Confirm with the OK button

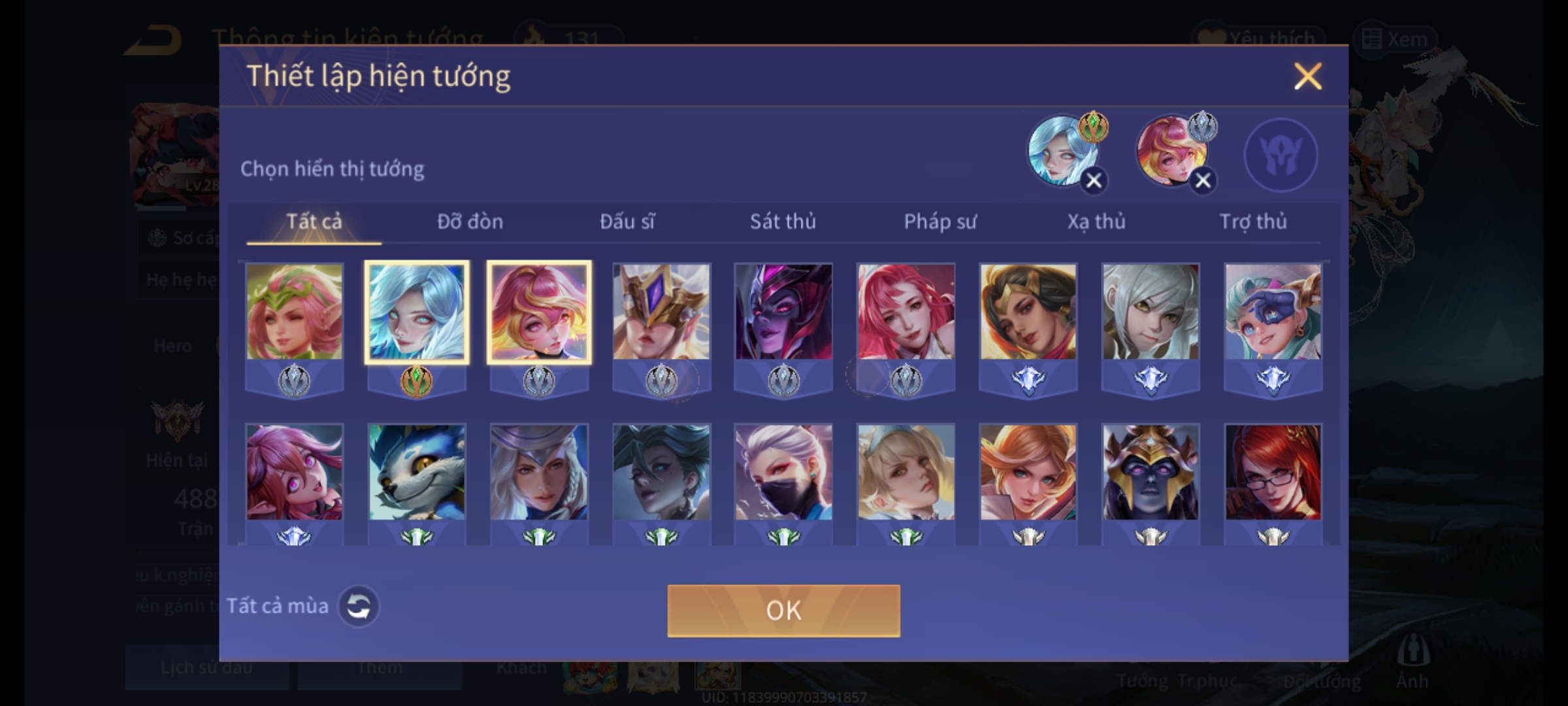click(783, 611)
